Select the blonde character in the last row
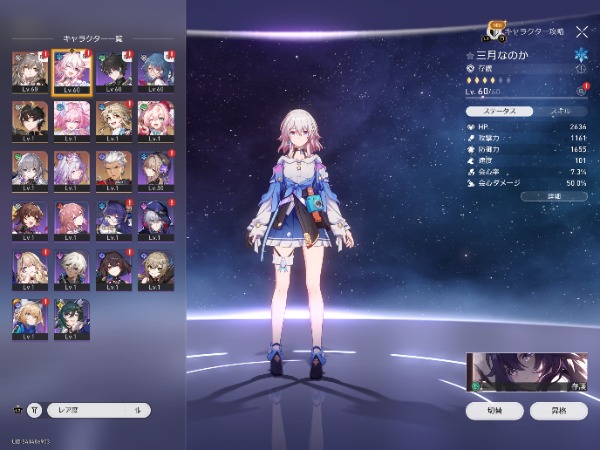 tap(29, 320)
